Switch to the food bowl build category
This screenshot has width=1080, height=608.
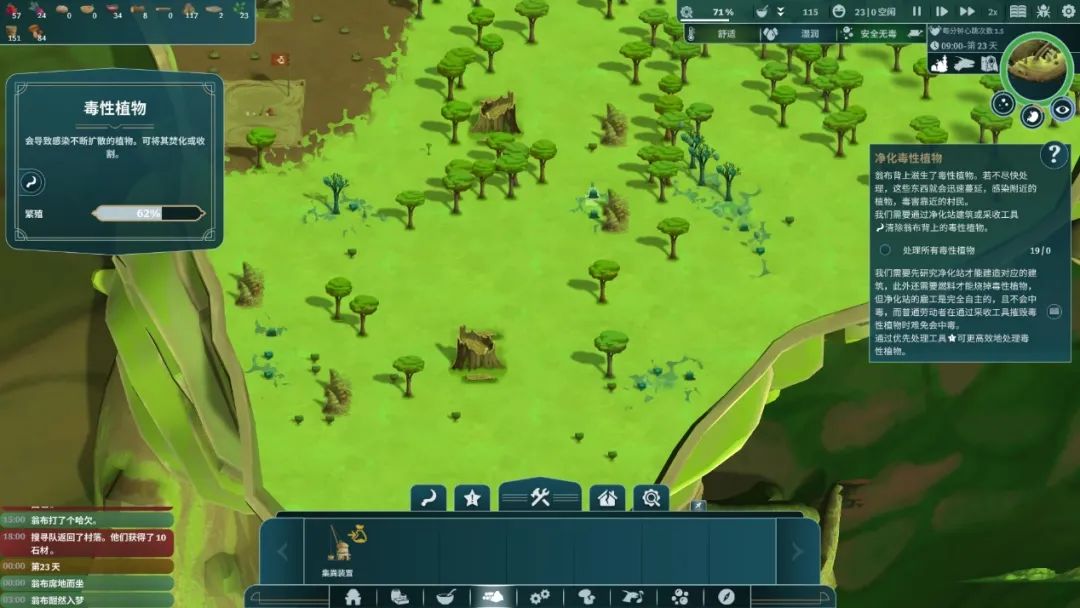tap(446, 597)
